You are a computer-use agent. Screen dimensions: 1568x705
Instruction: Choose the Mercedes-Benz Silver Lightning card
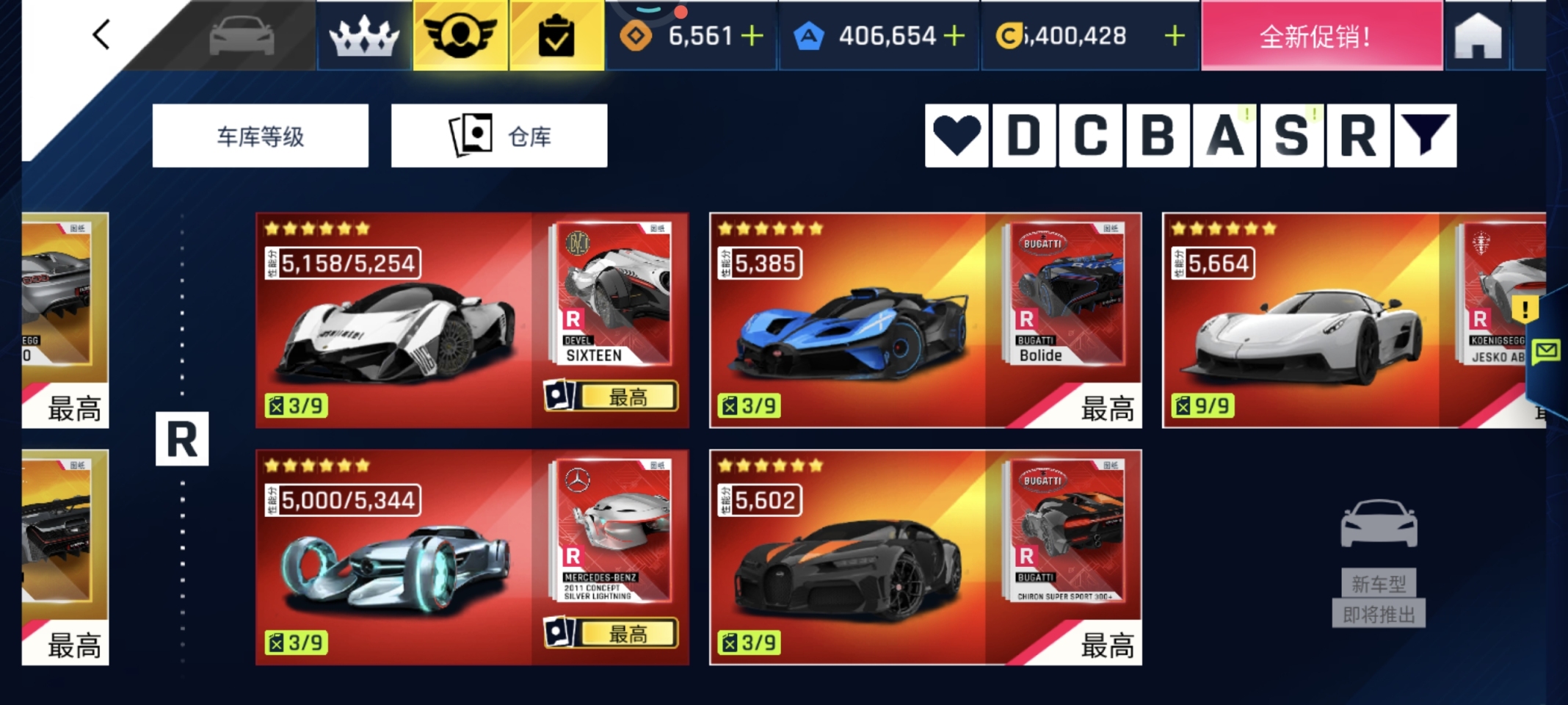(x=396, y=558)
